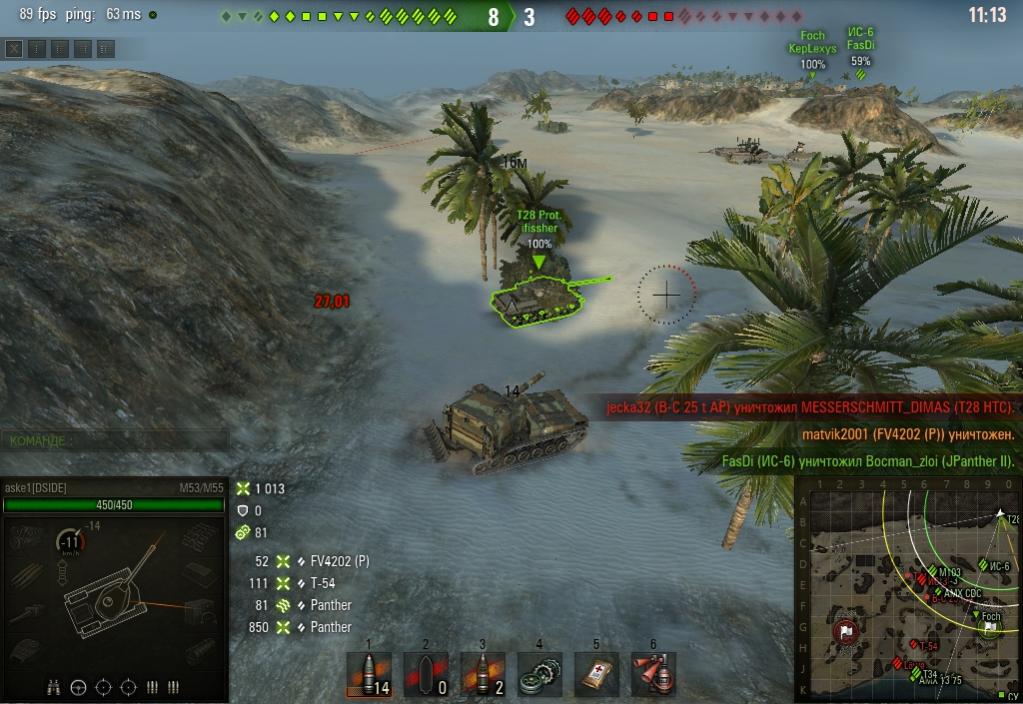Viewport: 1023px width, 704px height.
Task: Click the team chat input field
Action: (x=115, y=439)
